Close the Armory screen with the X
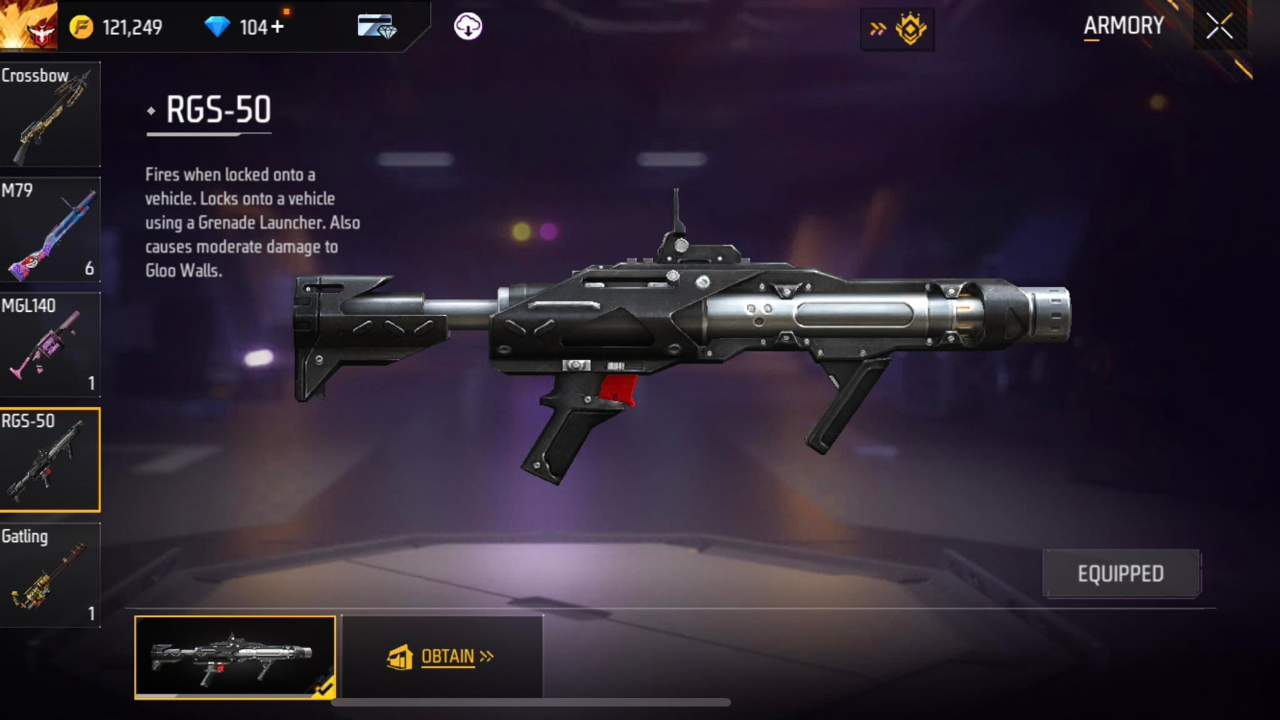Viewport: 1280px width, 720px height. tap(1219, 26)
